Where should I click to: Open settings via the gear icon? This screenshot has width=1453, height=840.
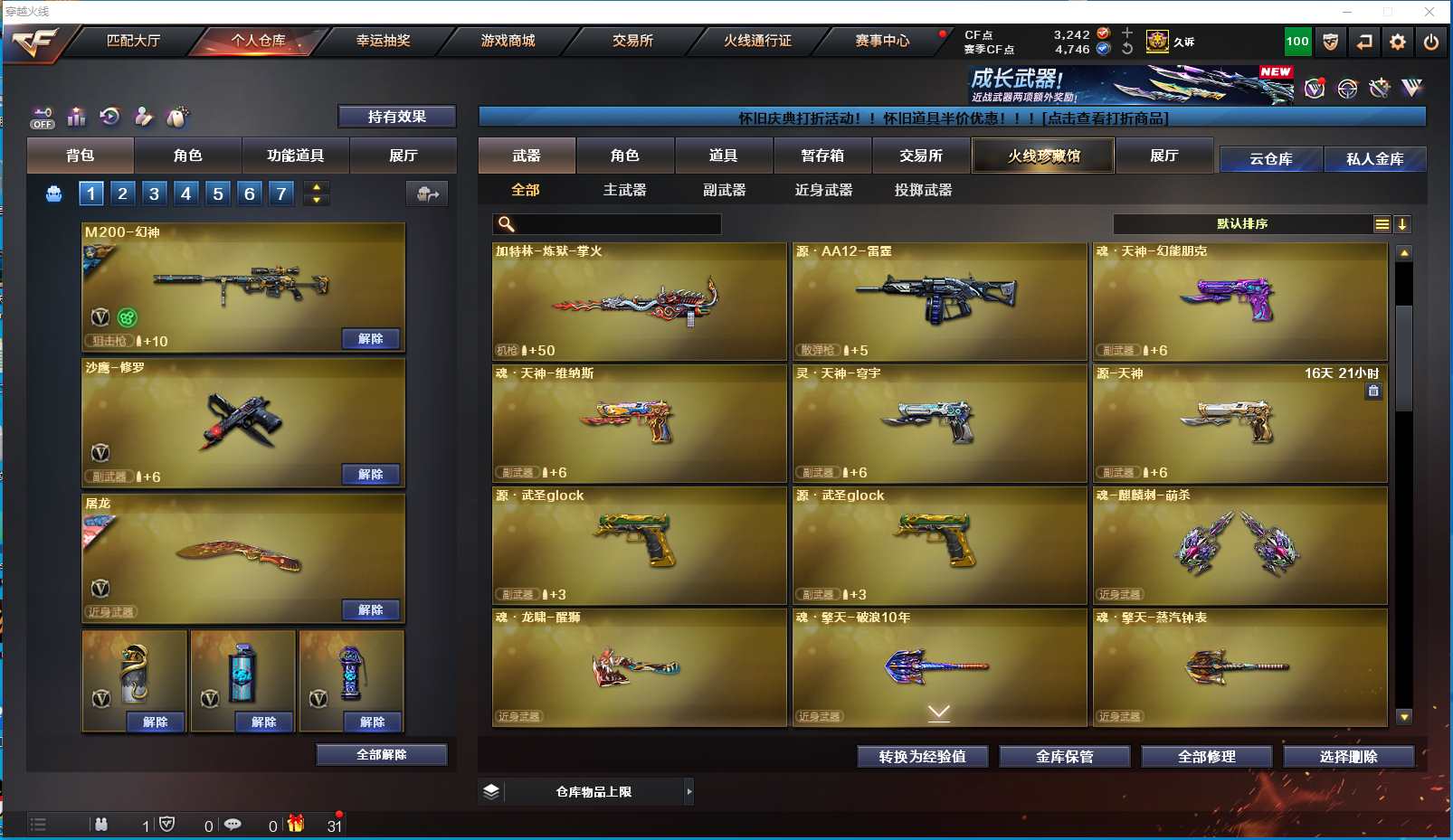coord(1398,42)
